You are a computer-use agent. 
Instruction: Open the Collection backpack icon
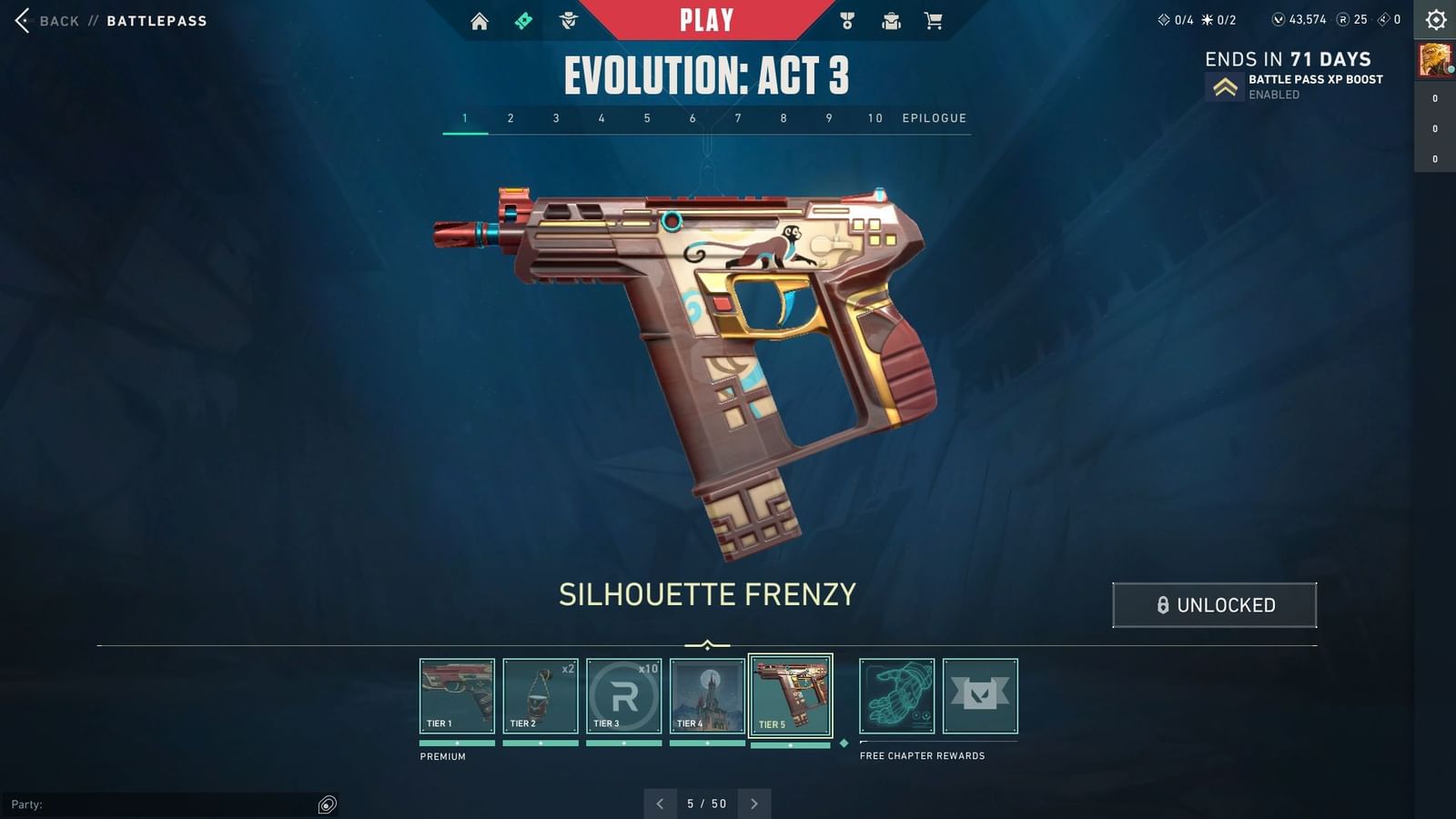click(x=890, y=19)
